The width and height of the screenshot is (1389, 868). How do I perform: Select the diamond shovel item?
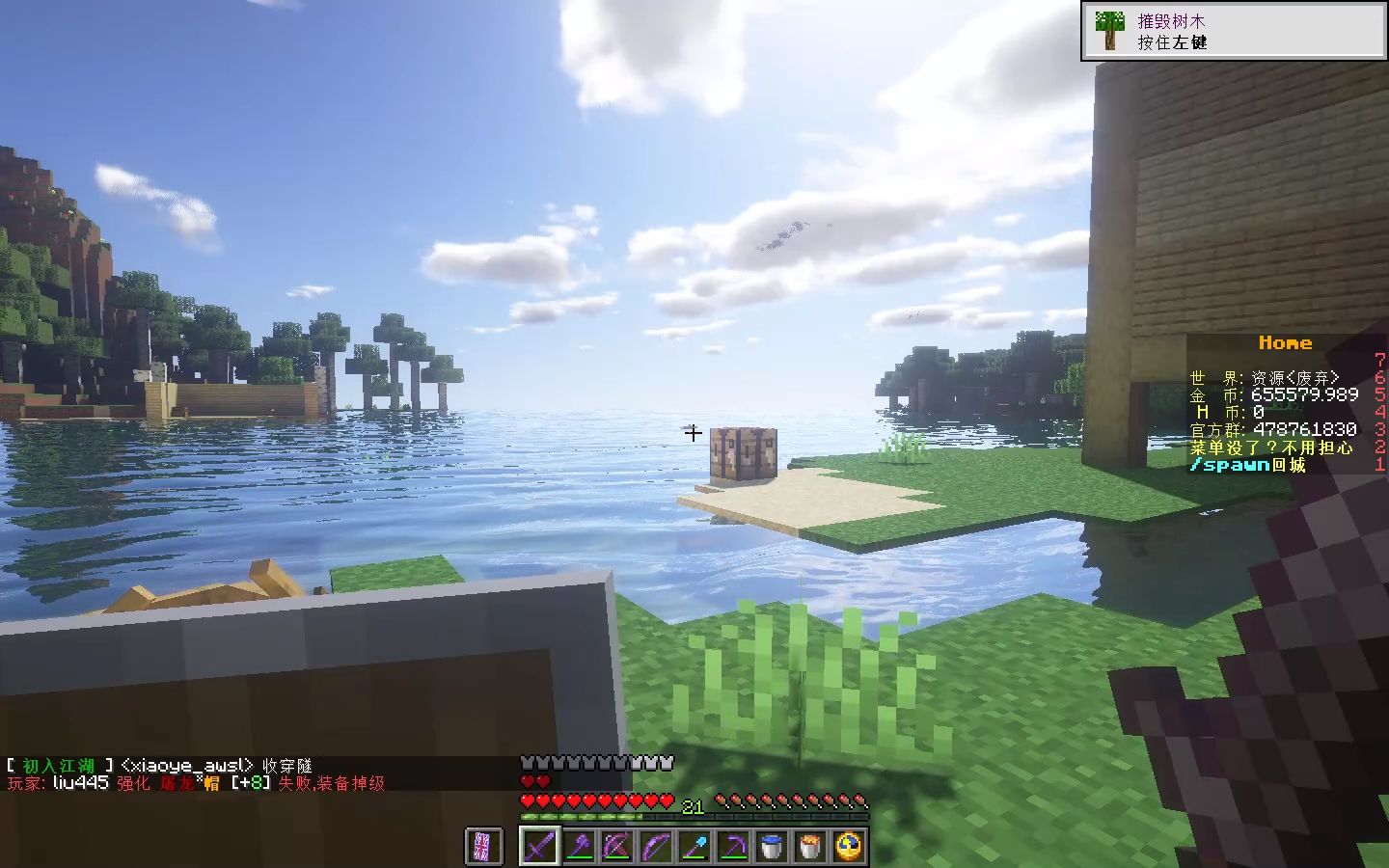coord(694,846)
